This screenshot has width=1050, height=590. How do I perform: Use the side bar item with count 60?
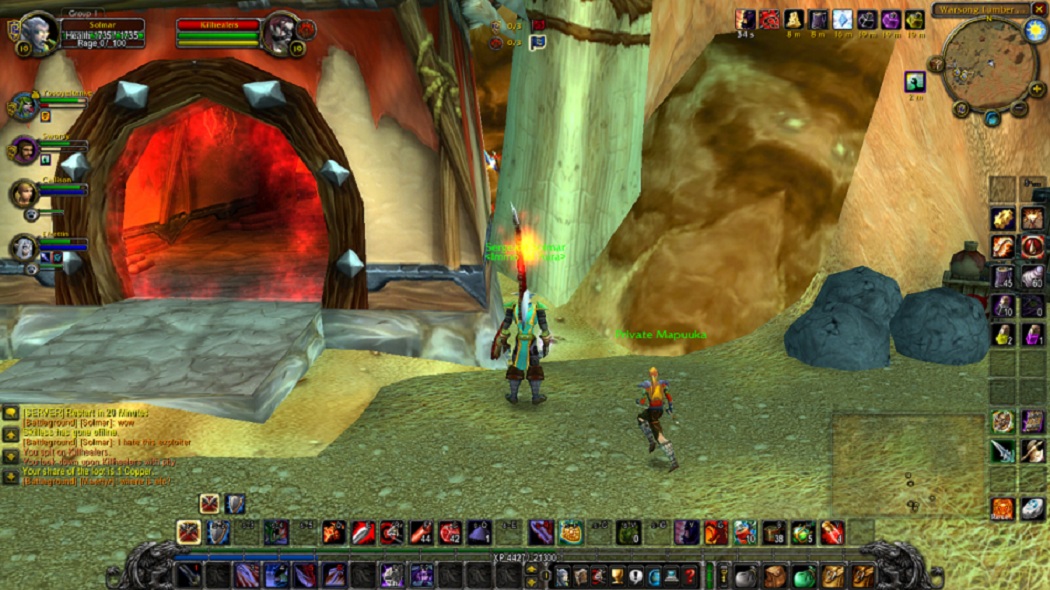(1033, 276)
